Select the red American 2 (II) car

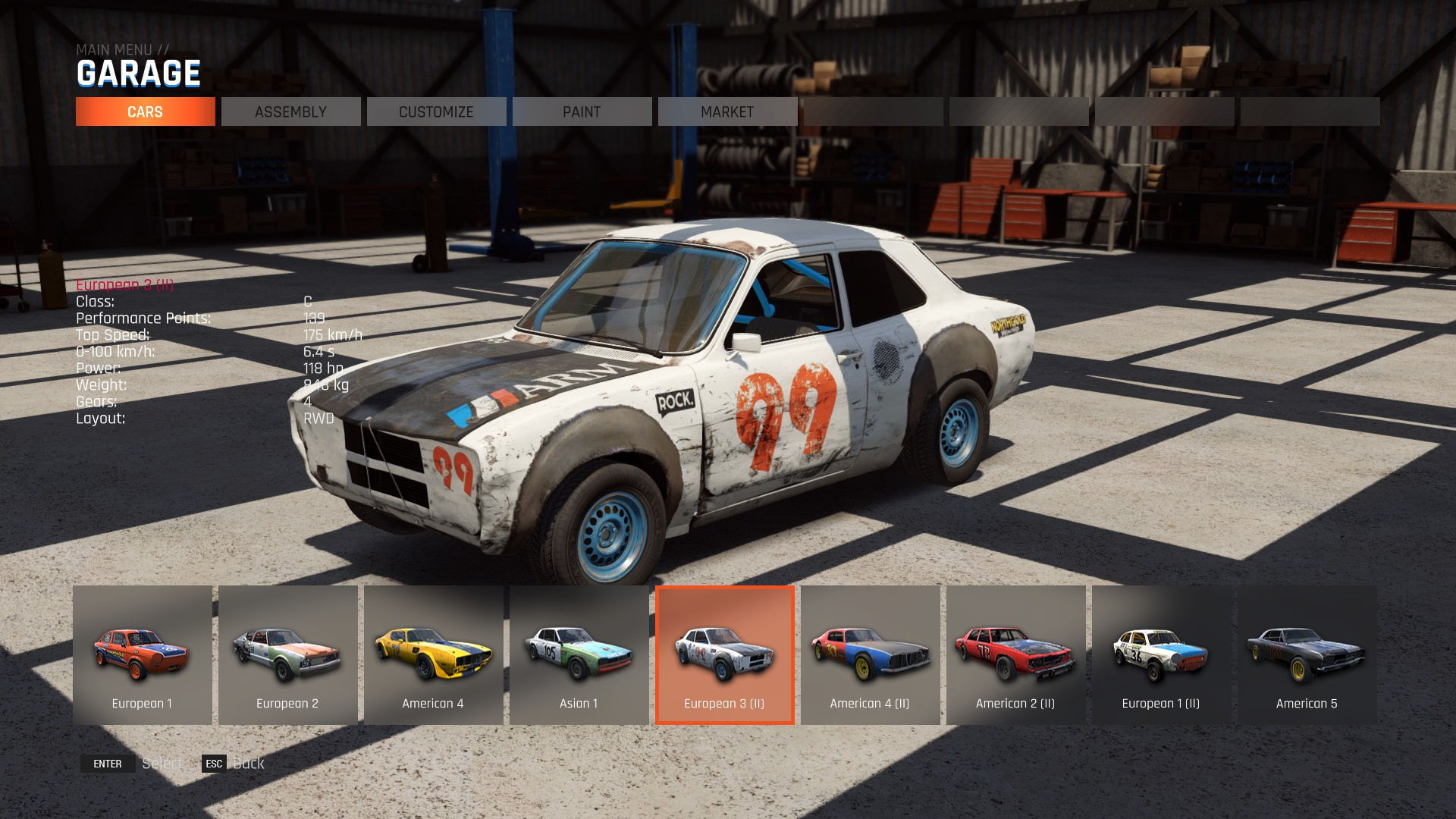click(1015, 654)
